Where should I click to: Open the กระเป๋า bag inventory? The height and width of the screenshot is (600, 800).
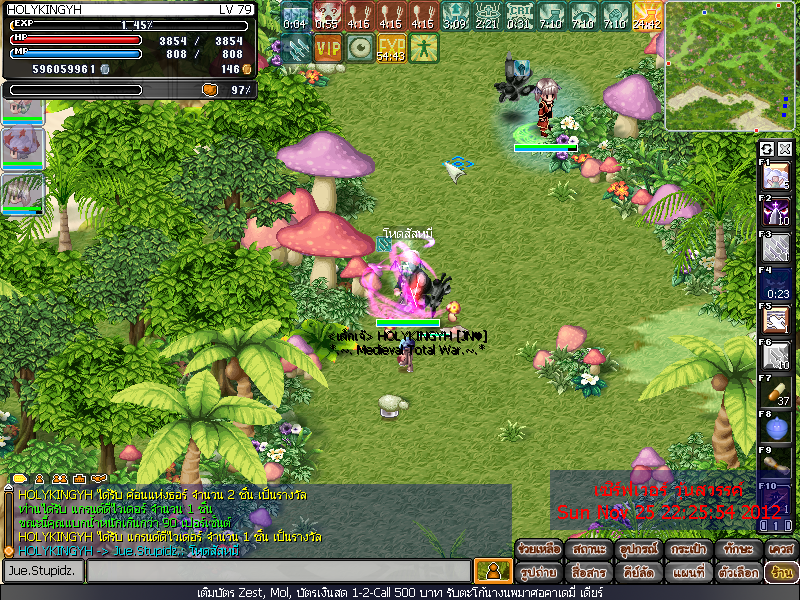687,549
